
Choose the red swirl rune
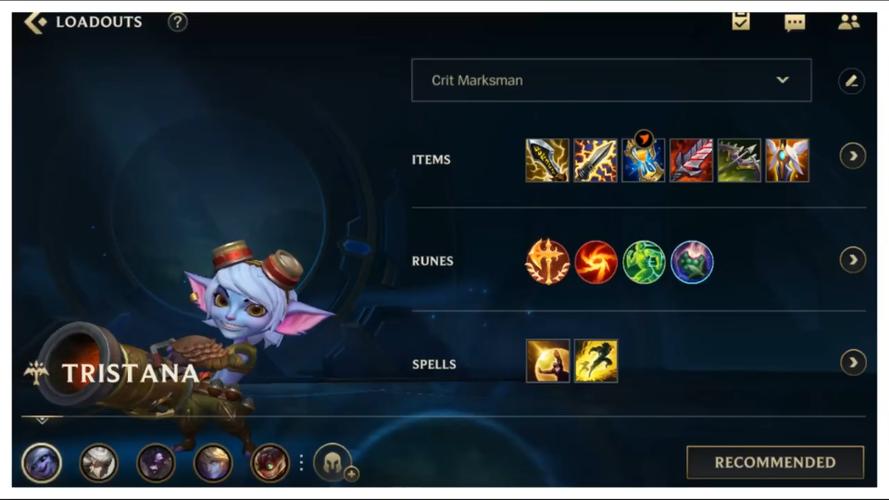tap(595, 262)
